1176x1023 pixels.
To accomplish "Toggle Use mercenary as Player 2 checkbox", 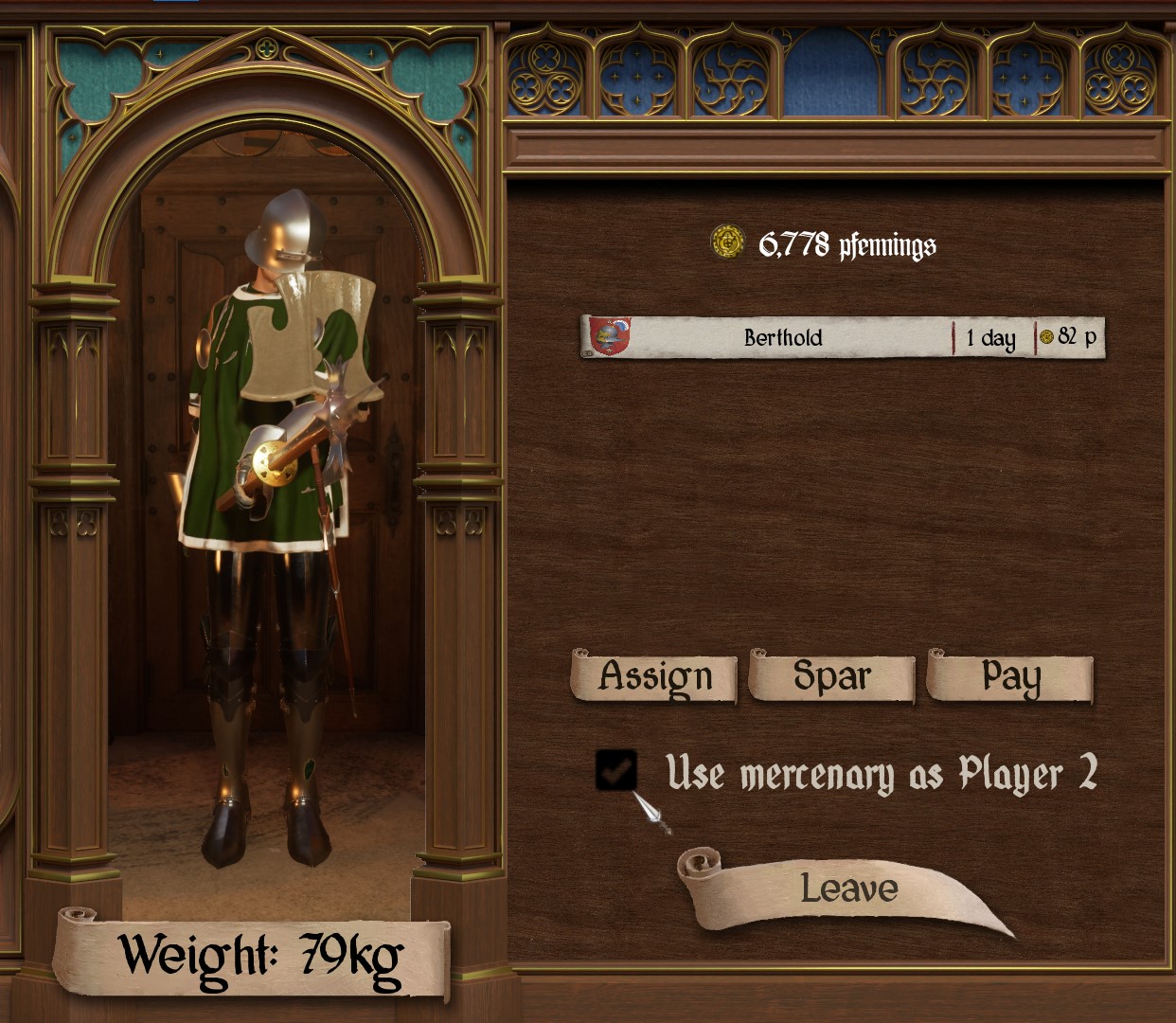I will click(x=616, y=770).
